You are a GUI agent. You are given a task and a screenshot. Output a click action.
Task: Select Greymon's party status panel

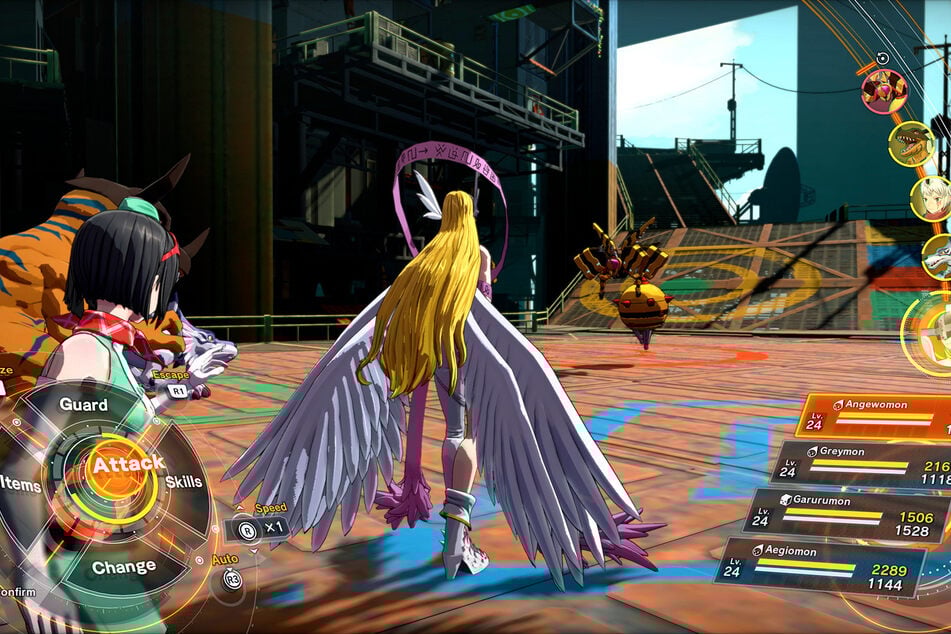862,464
